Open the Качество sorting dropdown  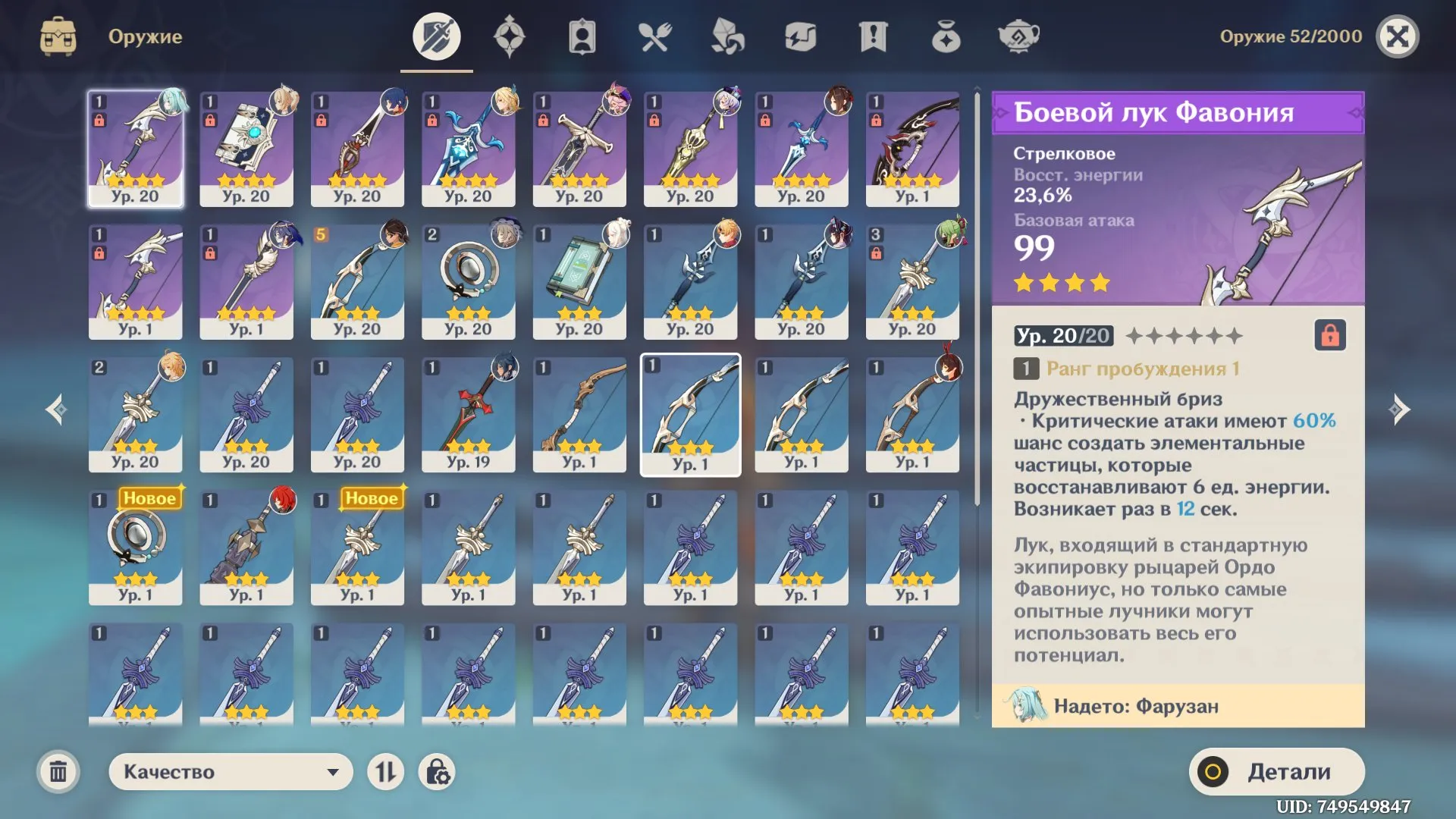click(230, 771)
